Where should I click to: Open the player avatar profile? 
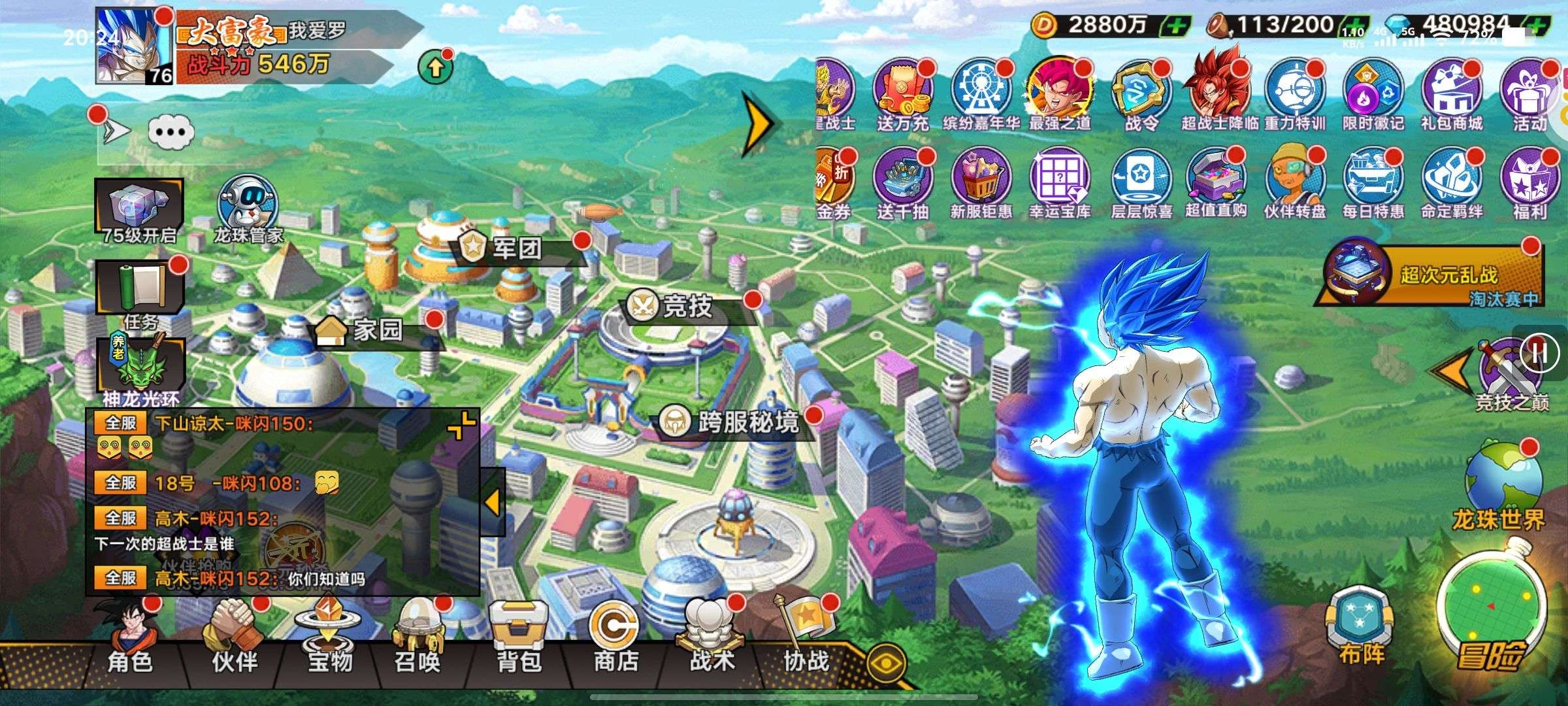tap(134, 46)
